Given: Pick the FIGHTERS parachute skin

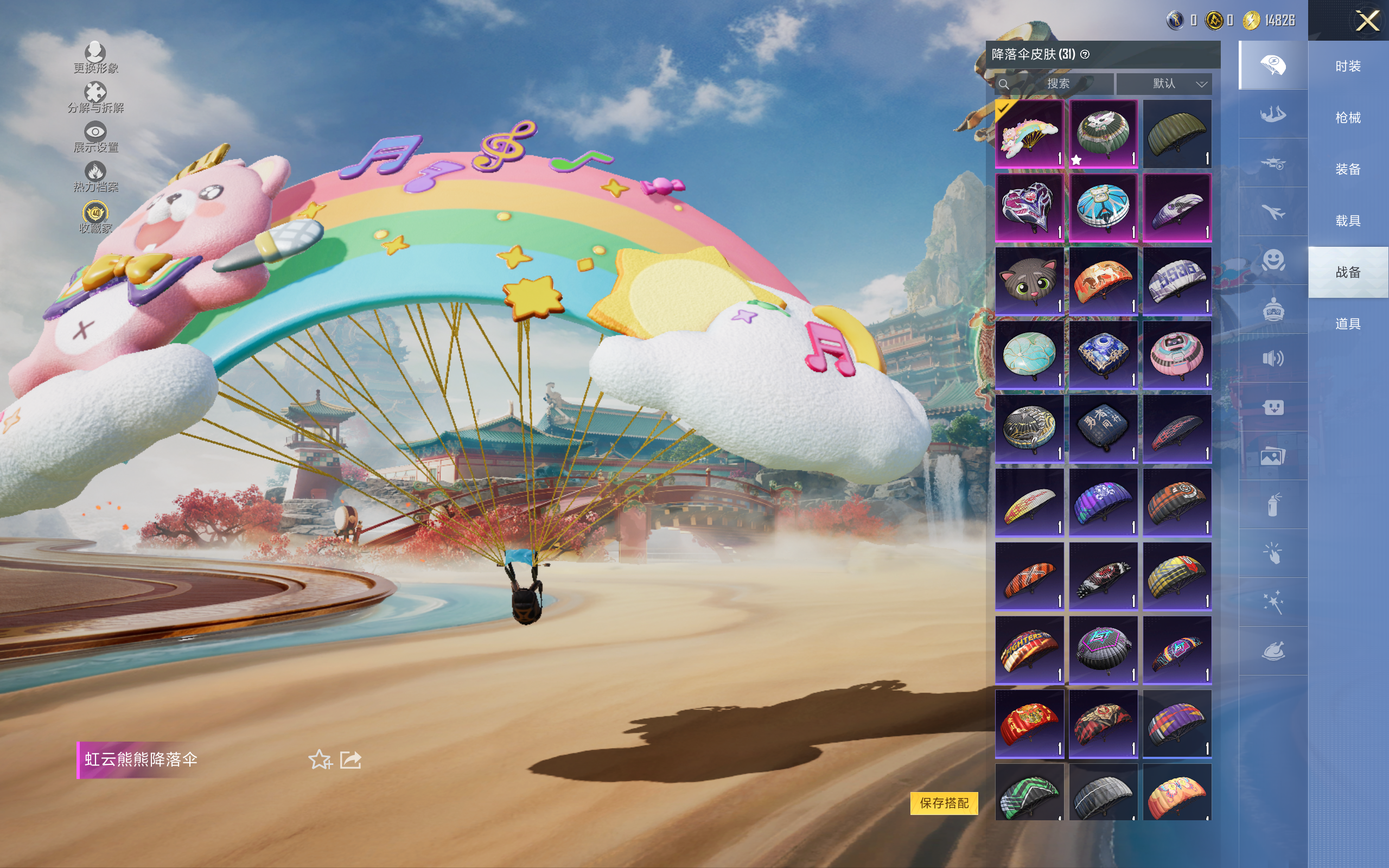Looking at the screenshot, I should pyautogui.click(x=1029, y=650).
